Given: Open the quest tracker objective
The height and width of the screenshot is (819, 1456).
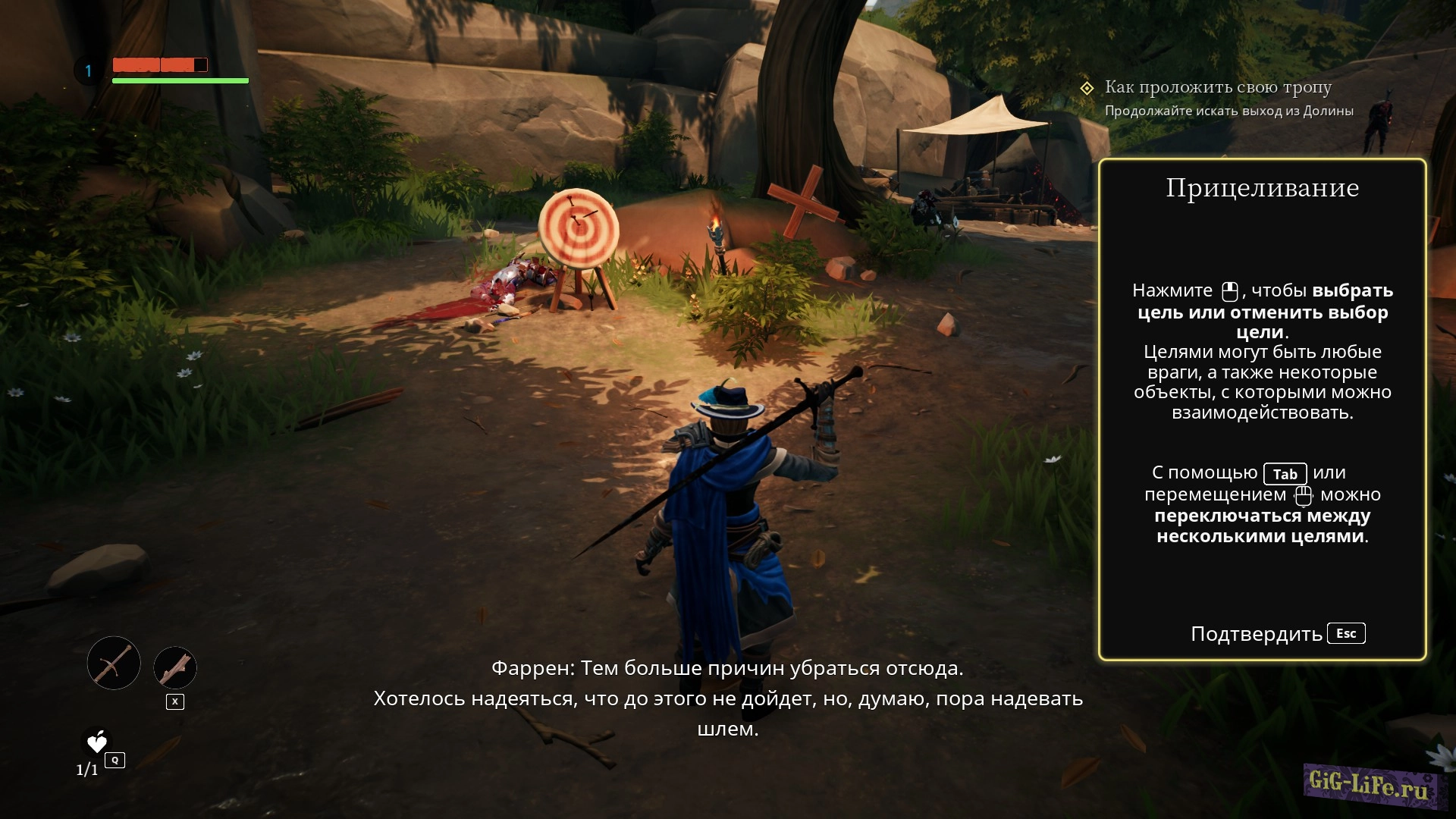Looking at the screenshot, I should [x=1217, y=88].
